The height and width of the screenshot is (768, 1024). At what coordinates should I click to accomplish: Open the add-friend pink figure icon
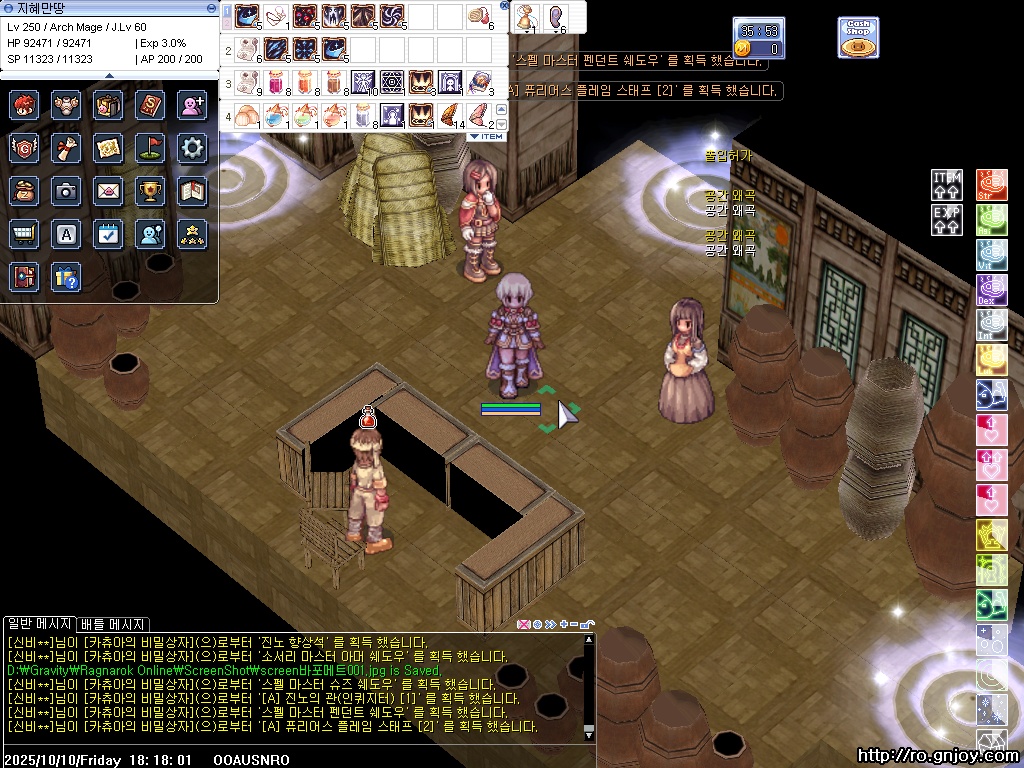point(192,105)
